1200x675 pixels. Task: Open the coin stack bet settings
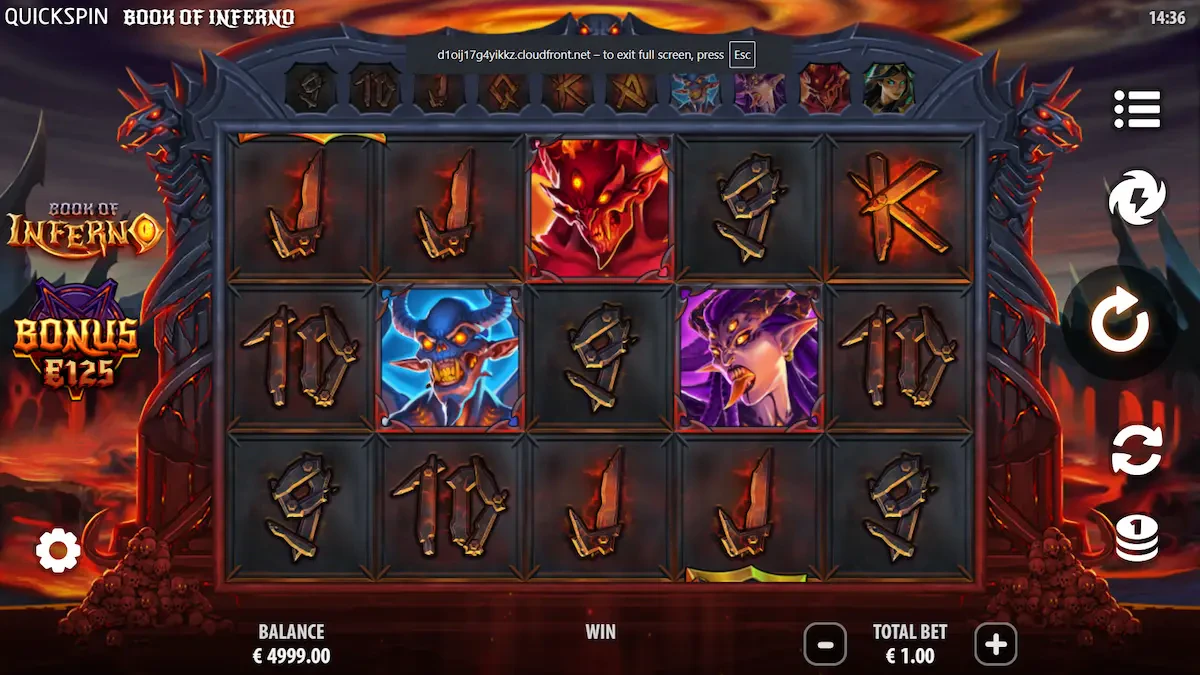1137,537
